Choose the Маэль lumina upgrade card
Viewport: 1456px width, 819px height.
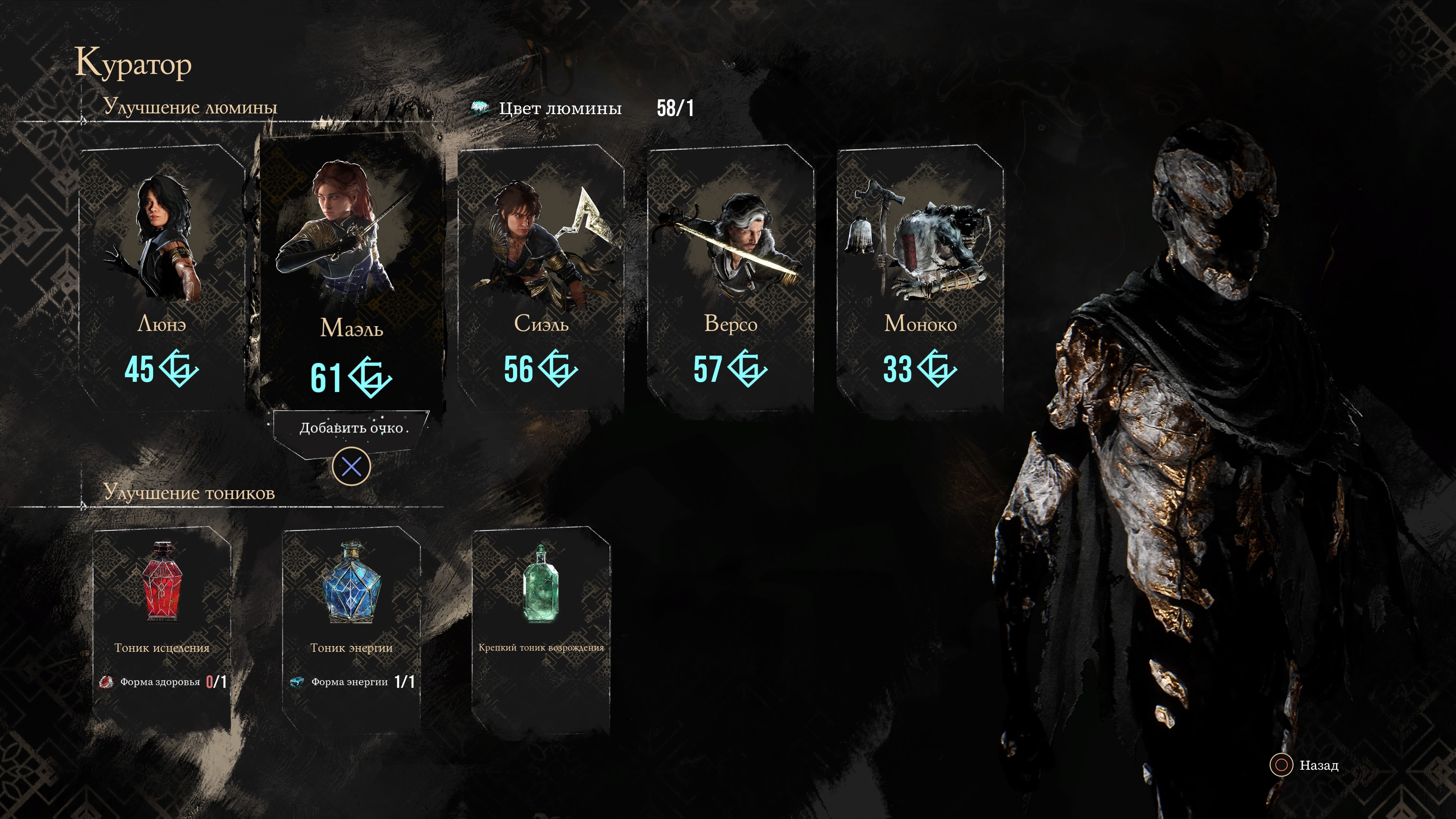pos(351,277)
